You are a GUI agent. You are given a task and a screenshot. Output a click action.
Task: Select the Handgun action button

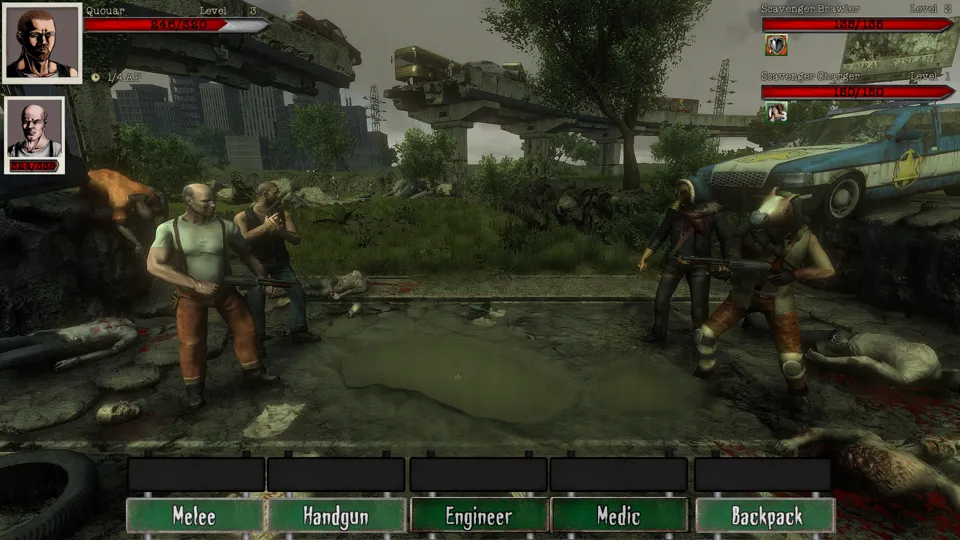tap(337, 516)
